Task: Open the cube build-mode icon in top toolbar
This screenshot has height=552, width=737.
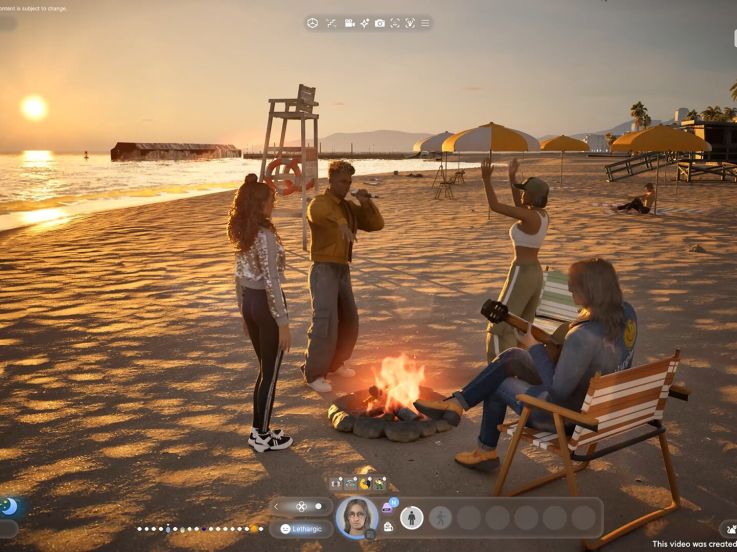Action: [312, 23]
